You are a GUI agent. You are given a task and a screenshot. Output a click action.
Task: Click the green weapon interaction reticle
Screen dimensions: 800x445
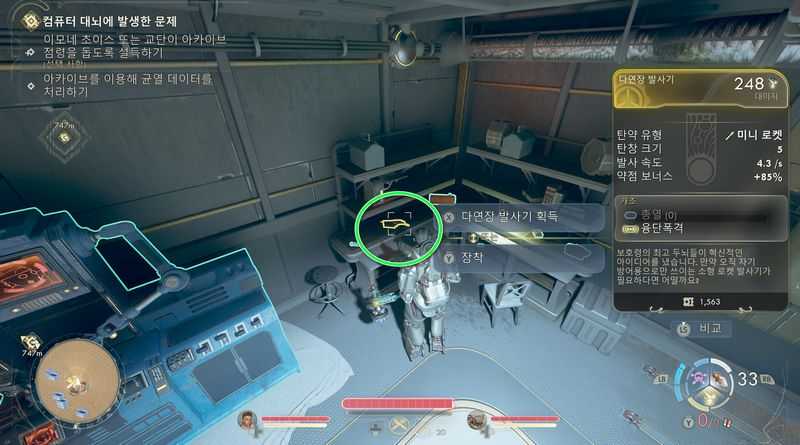click(x=398, y=229)
